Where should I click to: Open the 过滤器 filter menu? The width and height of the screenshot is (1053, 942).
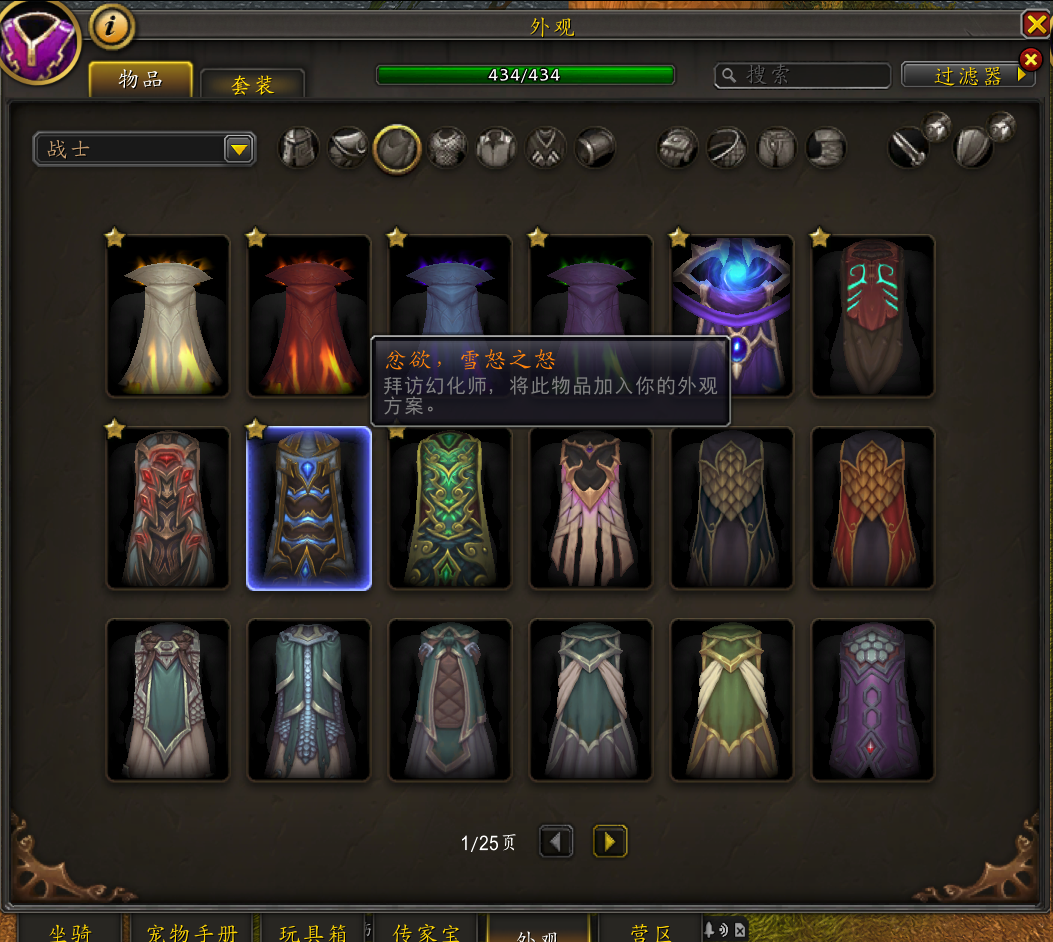click(x=967, y=75)
